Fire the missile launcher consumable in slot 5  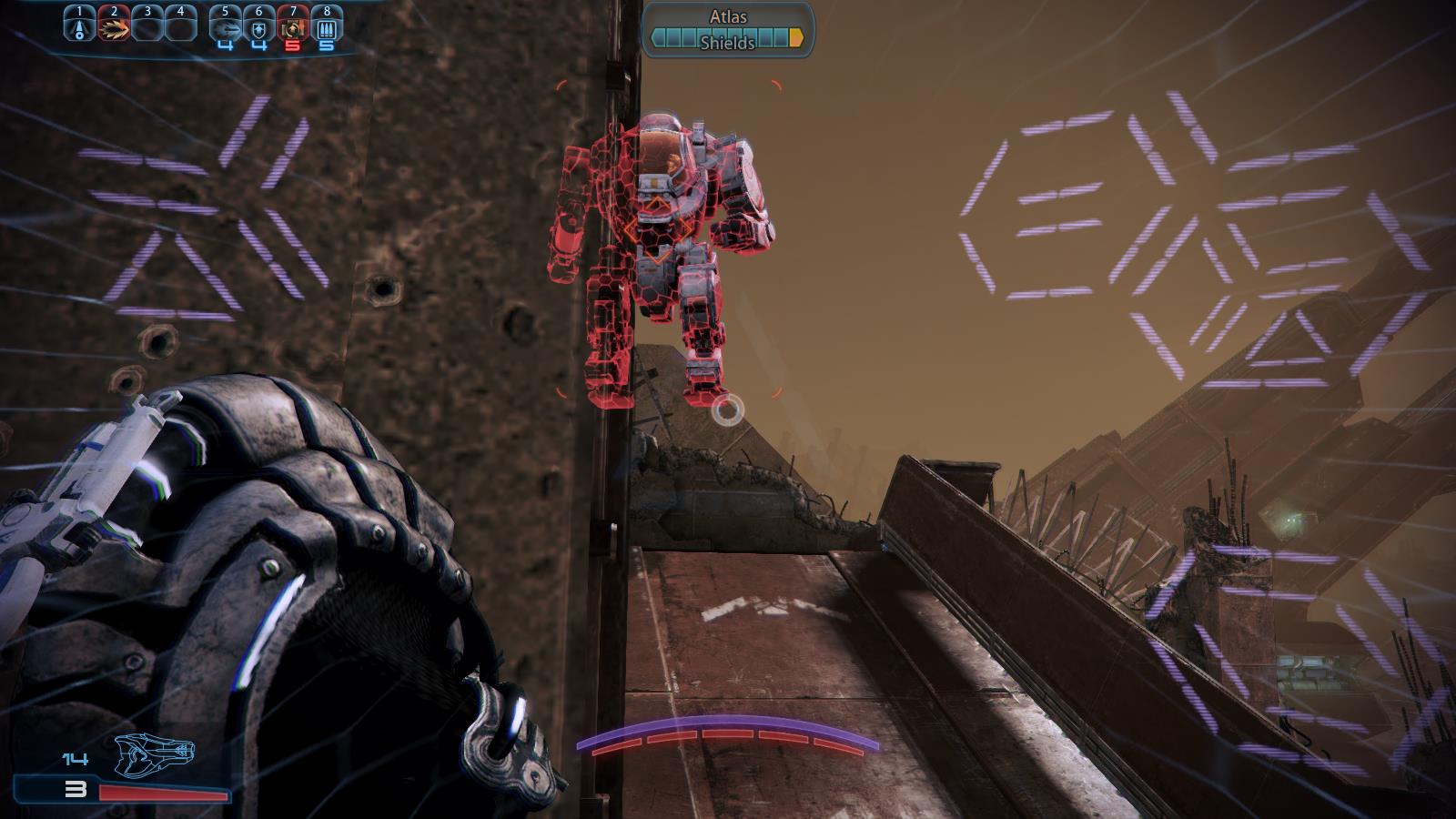225,26
